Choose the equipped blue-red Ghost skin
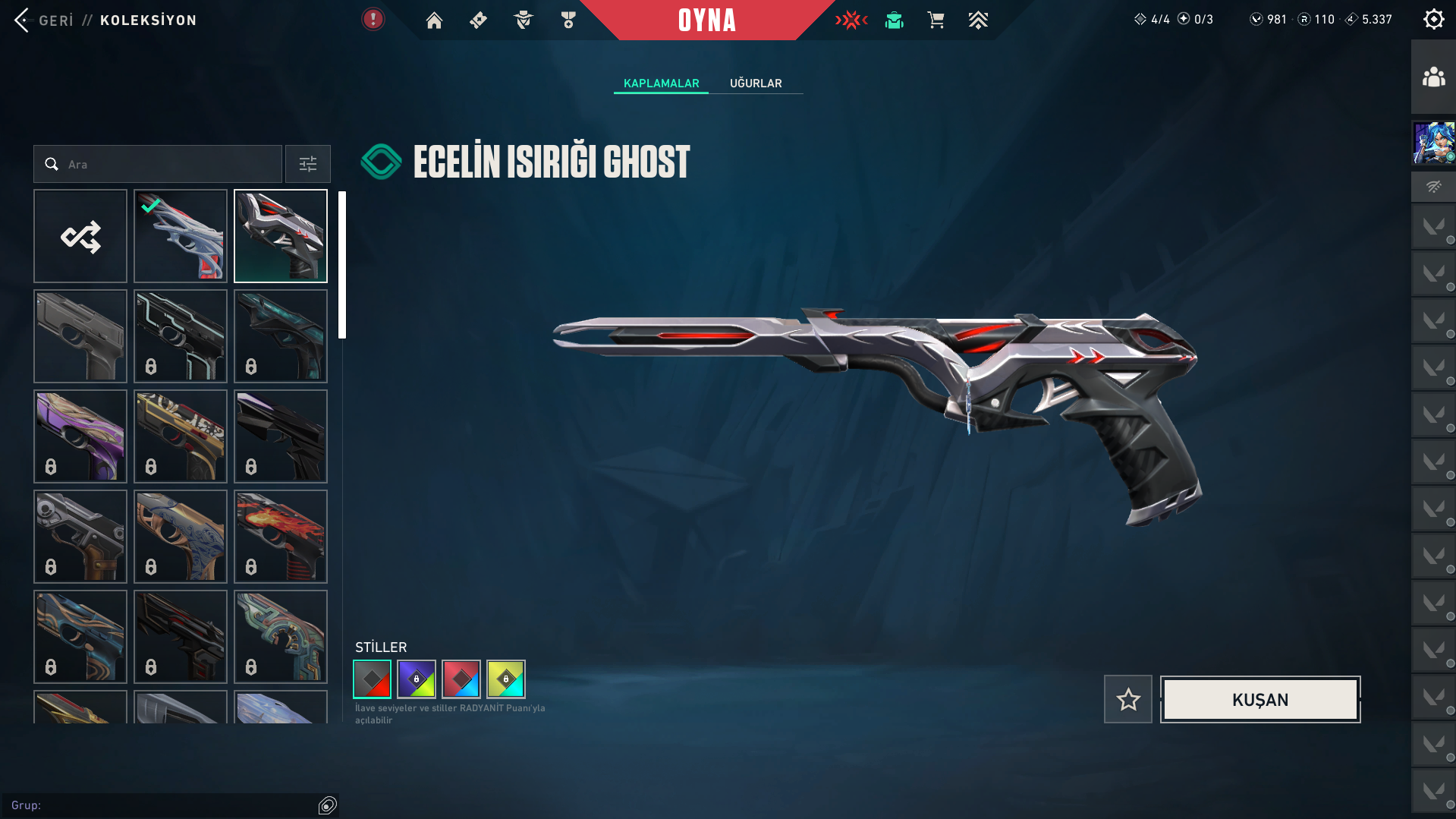The image size is (1456, 819). pos(181,236)
